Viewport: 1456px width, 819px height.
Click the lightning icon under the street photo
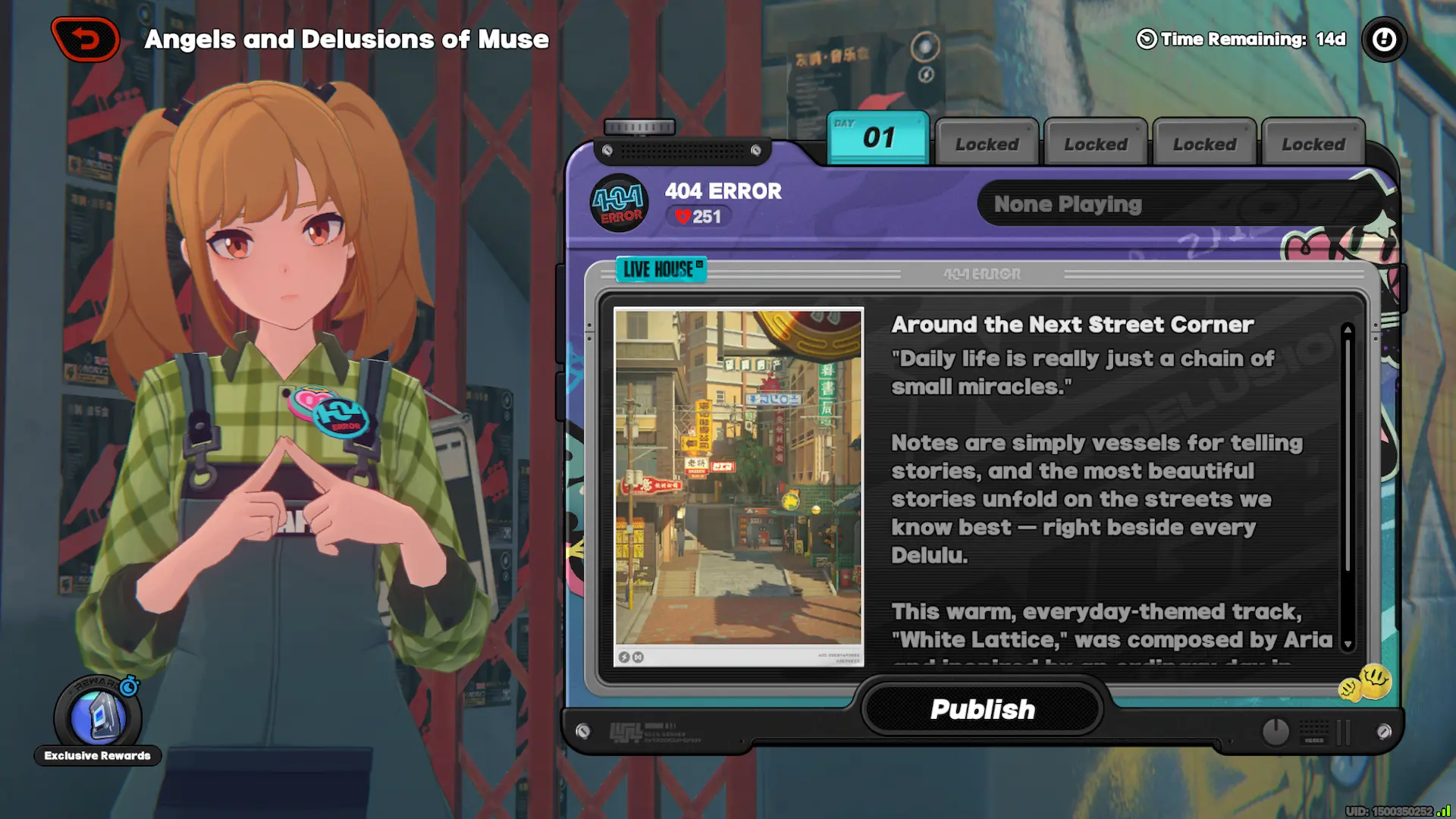[x=624, y=658]
